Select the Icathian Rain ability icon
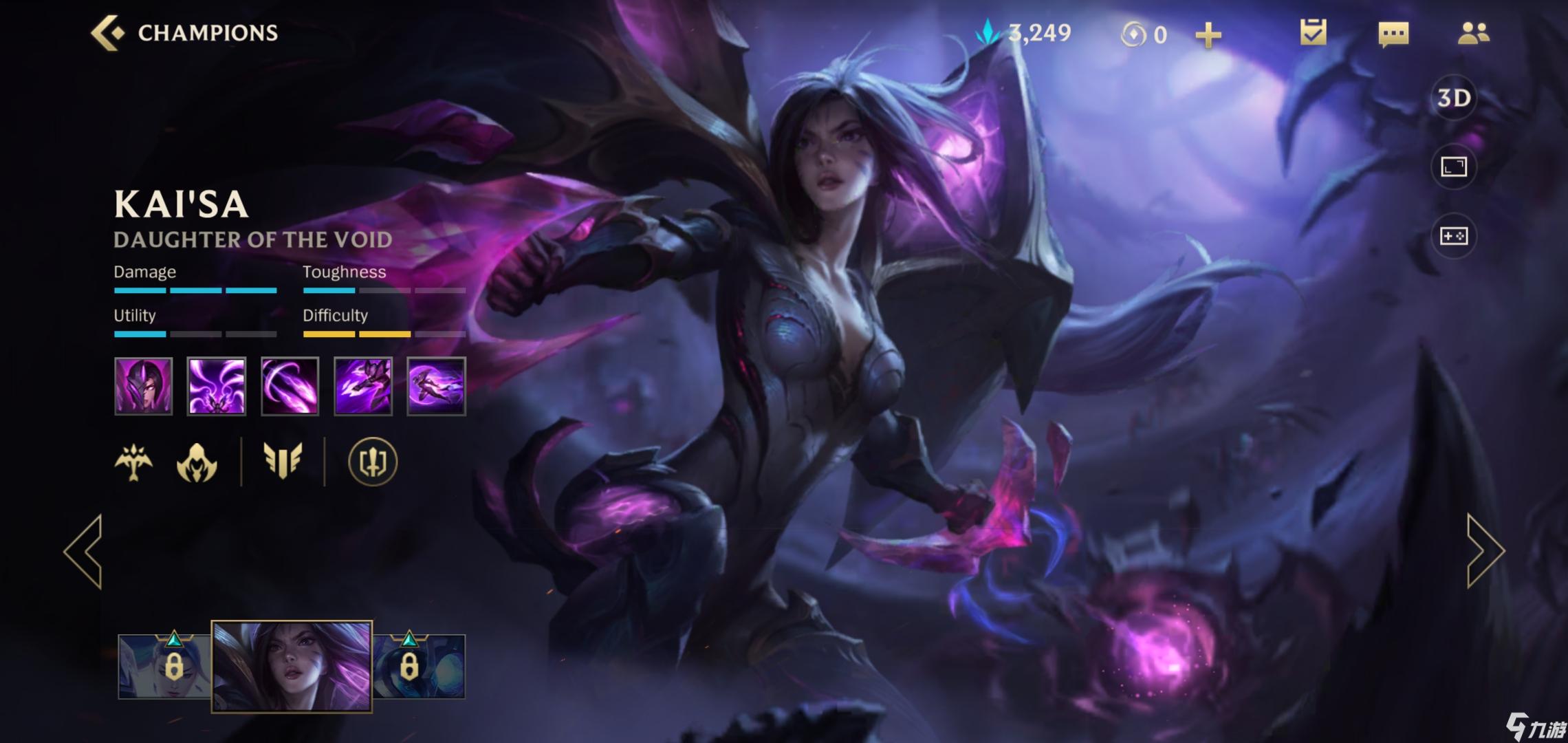 [x=217, y=385]
